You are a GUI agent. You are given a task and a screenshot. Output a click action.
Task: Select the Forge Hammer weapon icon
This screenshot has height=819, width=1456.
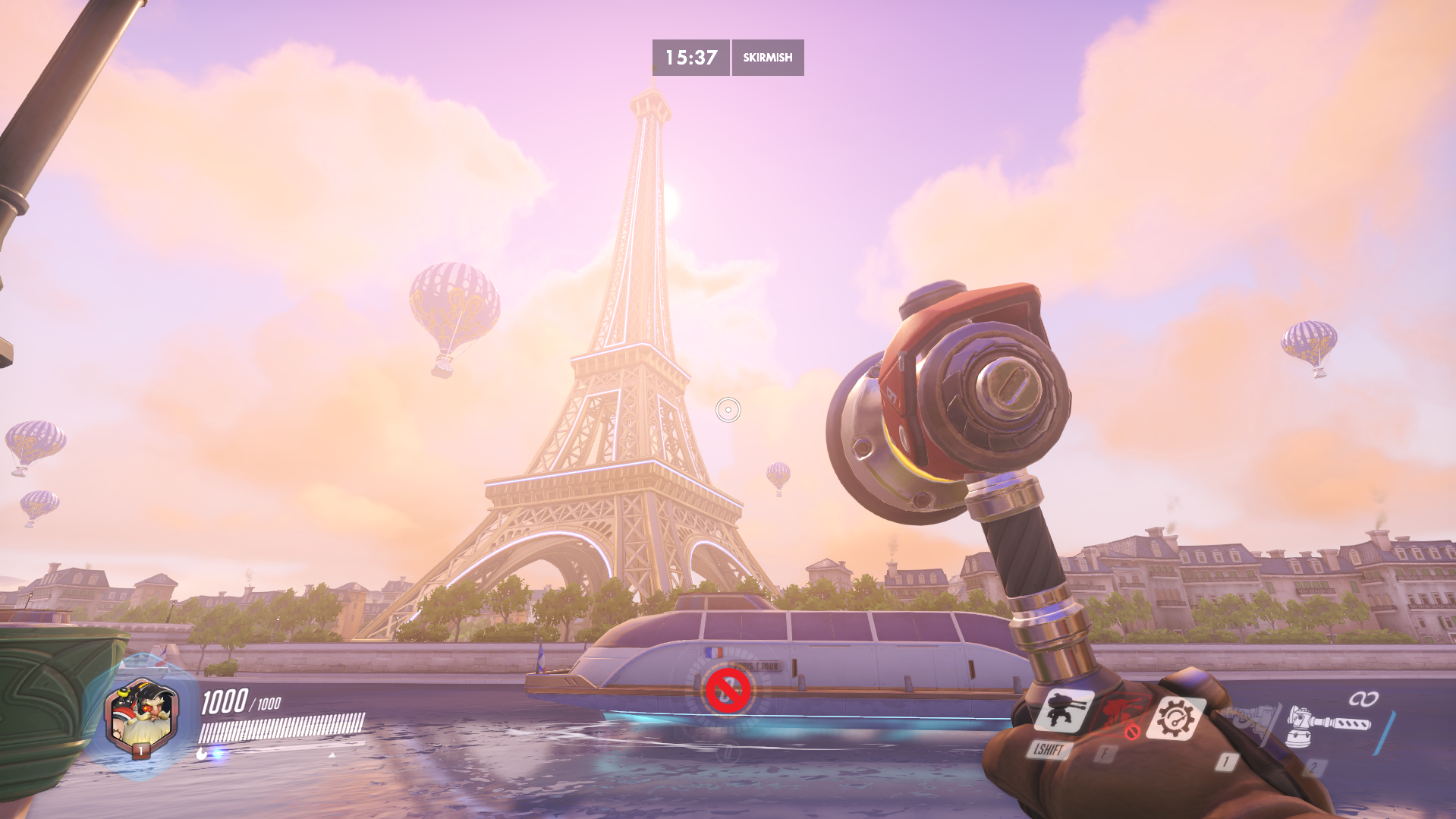[1328, 726]
